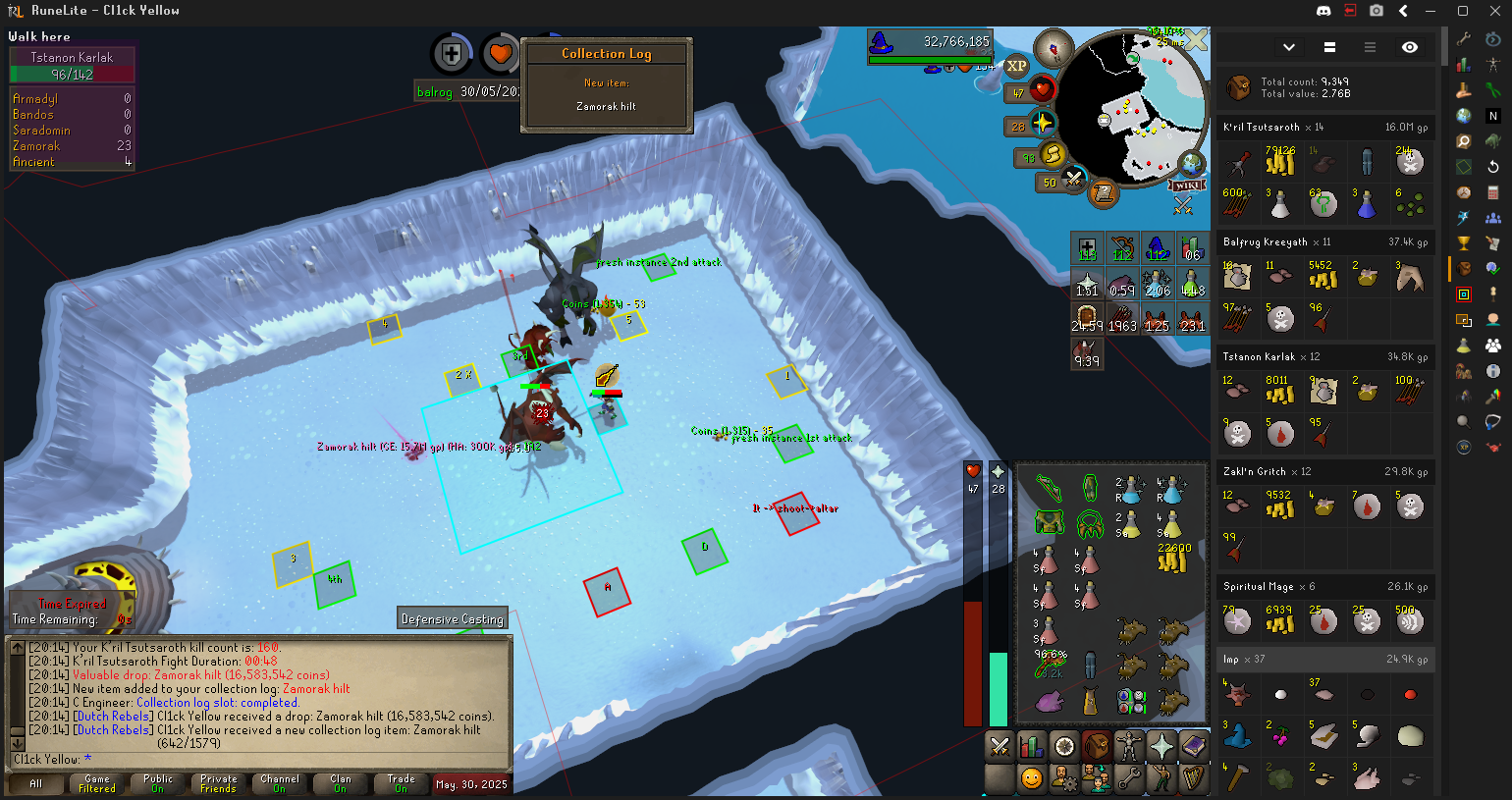Open the Emotes smiley tab

(1032, 778)
